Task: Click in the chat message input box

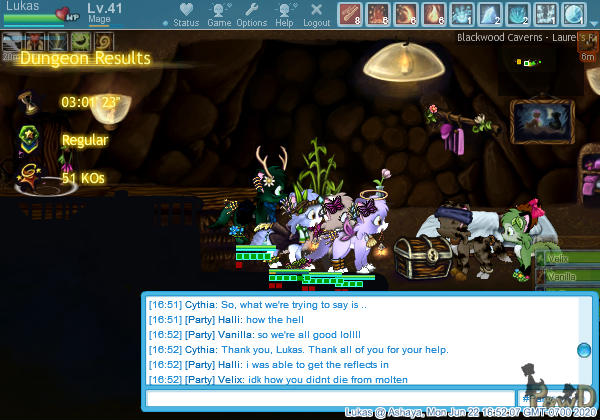Action: (331, 398)
